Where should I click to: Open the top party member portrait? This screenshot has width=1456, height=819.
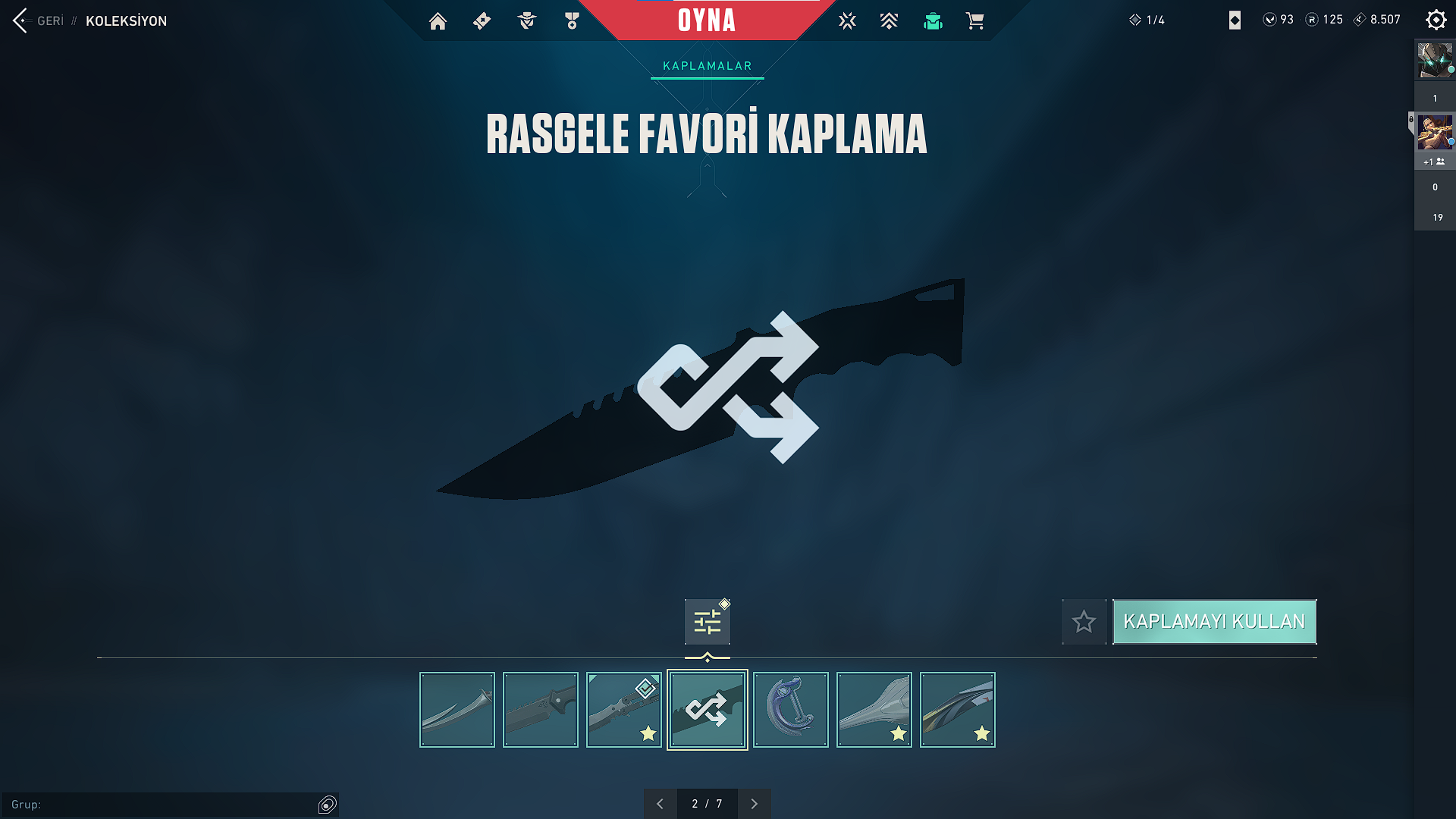pyautogui.click(x=1435, y=61)
